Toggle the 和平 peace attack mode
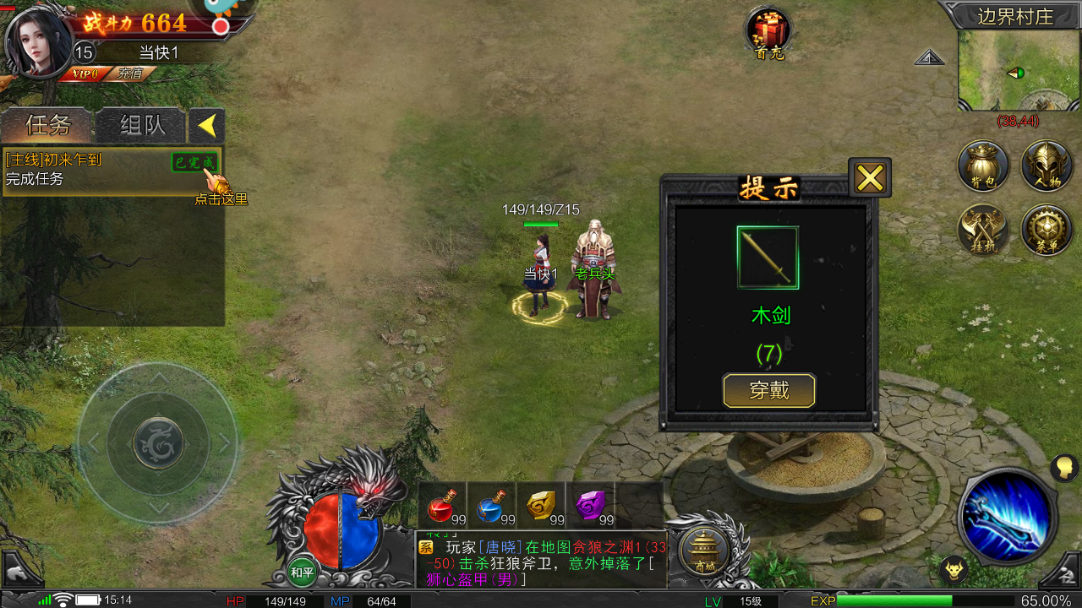The image size is (1082, 608). tap(302, 572)
